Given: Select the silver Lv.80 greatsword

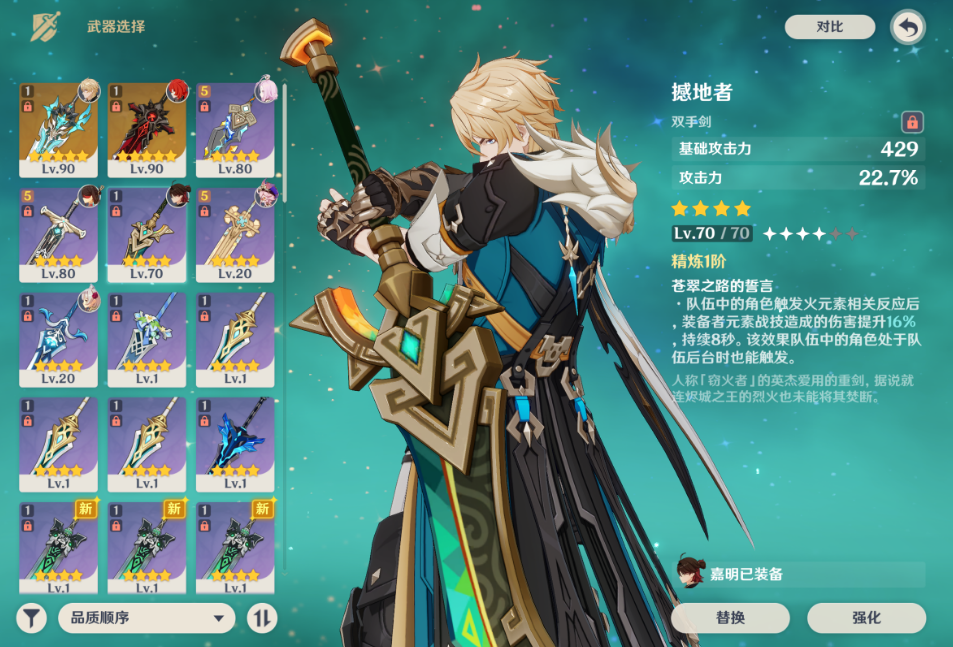Looking at the screenshot, I should tap(58, 233).
